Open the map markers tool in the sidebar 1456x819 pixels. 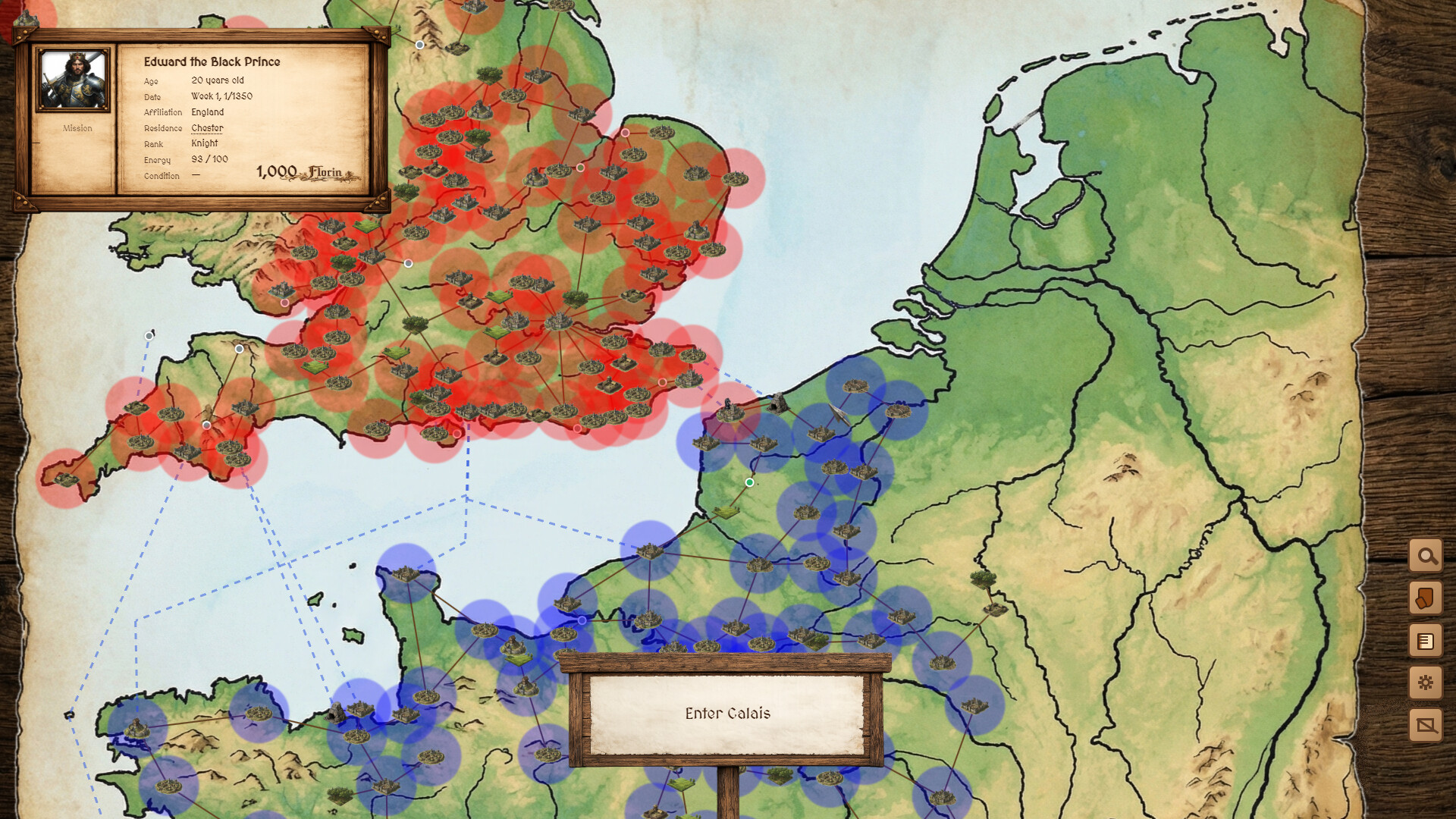(x=1427, y=598)
